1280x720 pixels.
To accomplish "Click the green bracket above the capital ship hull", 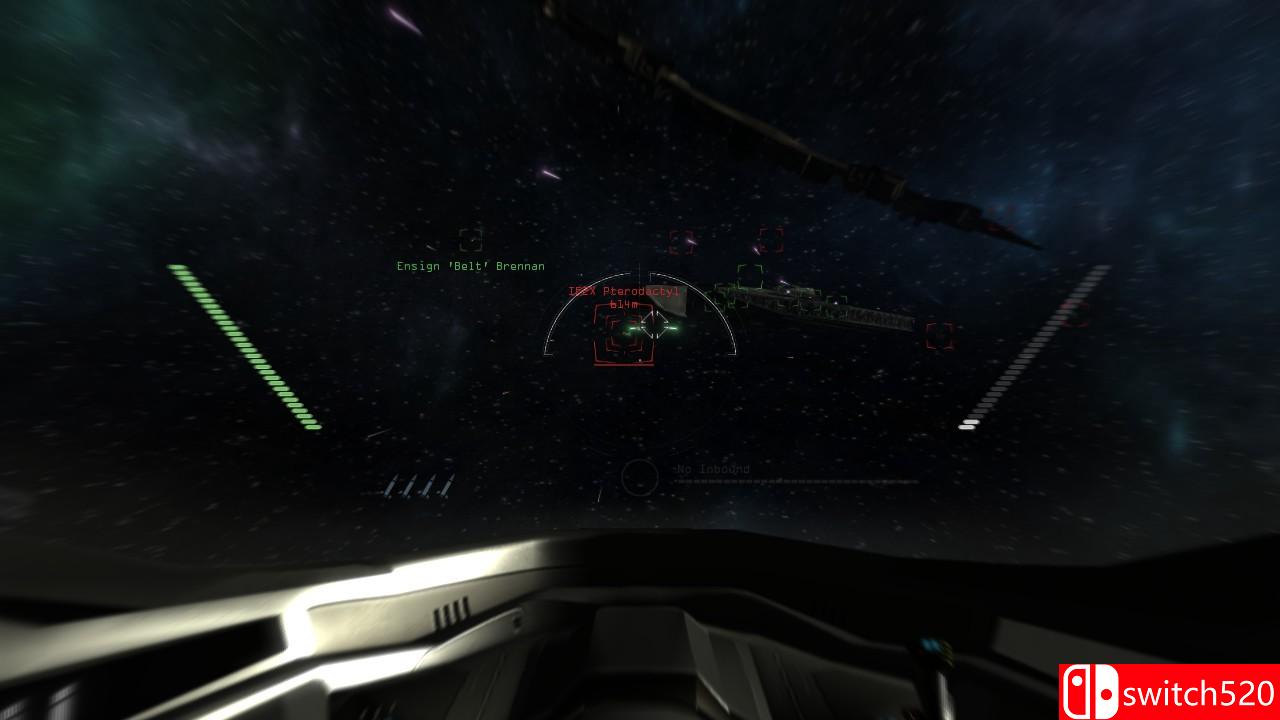I will tap(752, 275).
